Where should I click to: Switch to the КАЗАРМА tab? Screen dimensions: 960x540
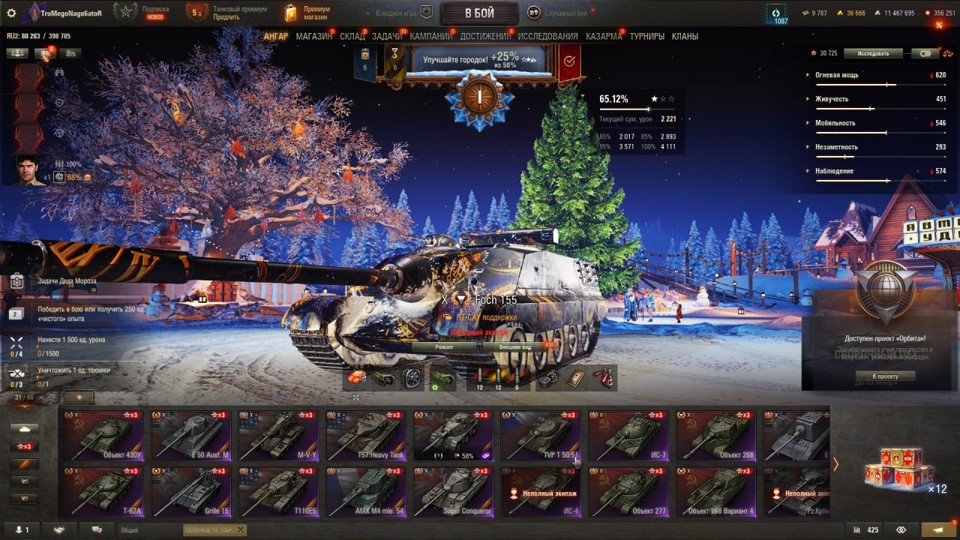pyautogui.click(x=603, y=37)
